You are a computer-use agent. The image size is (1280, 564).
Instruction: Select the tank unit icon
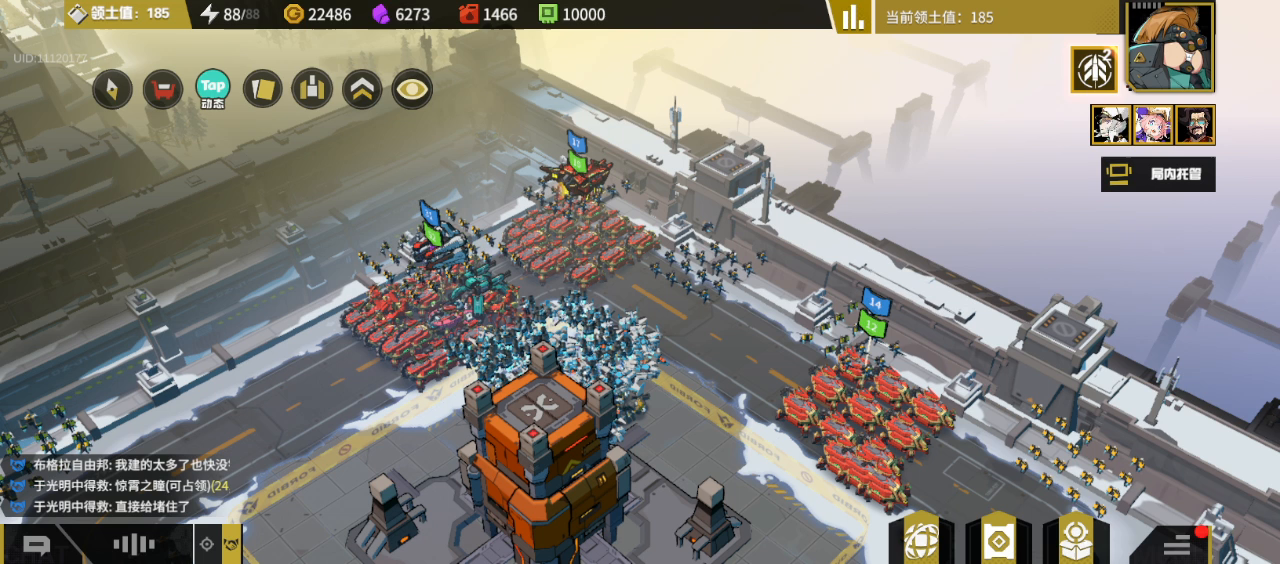pos(312,90)
